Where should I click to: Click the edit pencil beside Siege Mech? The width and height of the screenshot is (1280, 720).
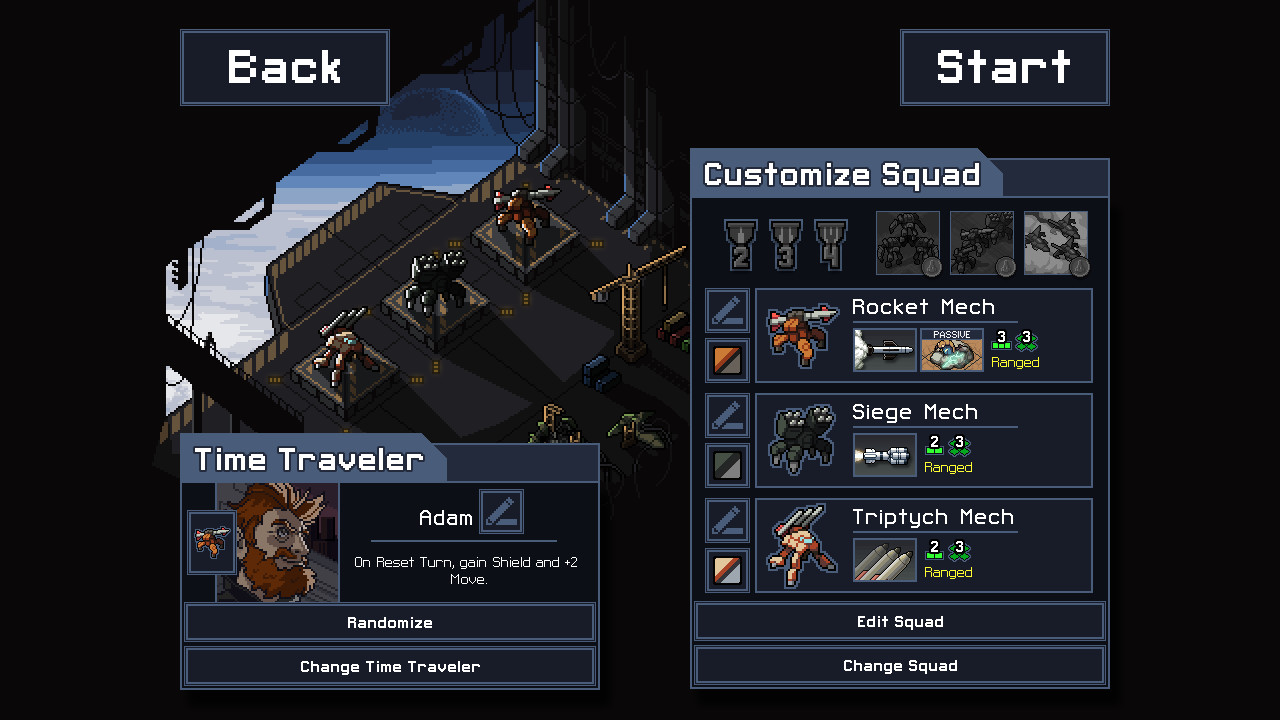pos(727,414)
